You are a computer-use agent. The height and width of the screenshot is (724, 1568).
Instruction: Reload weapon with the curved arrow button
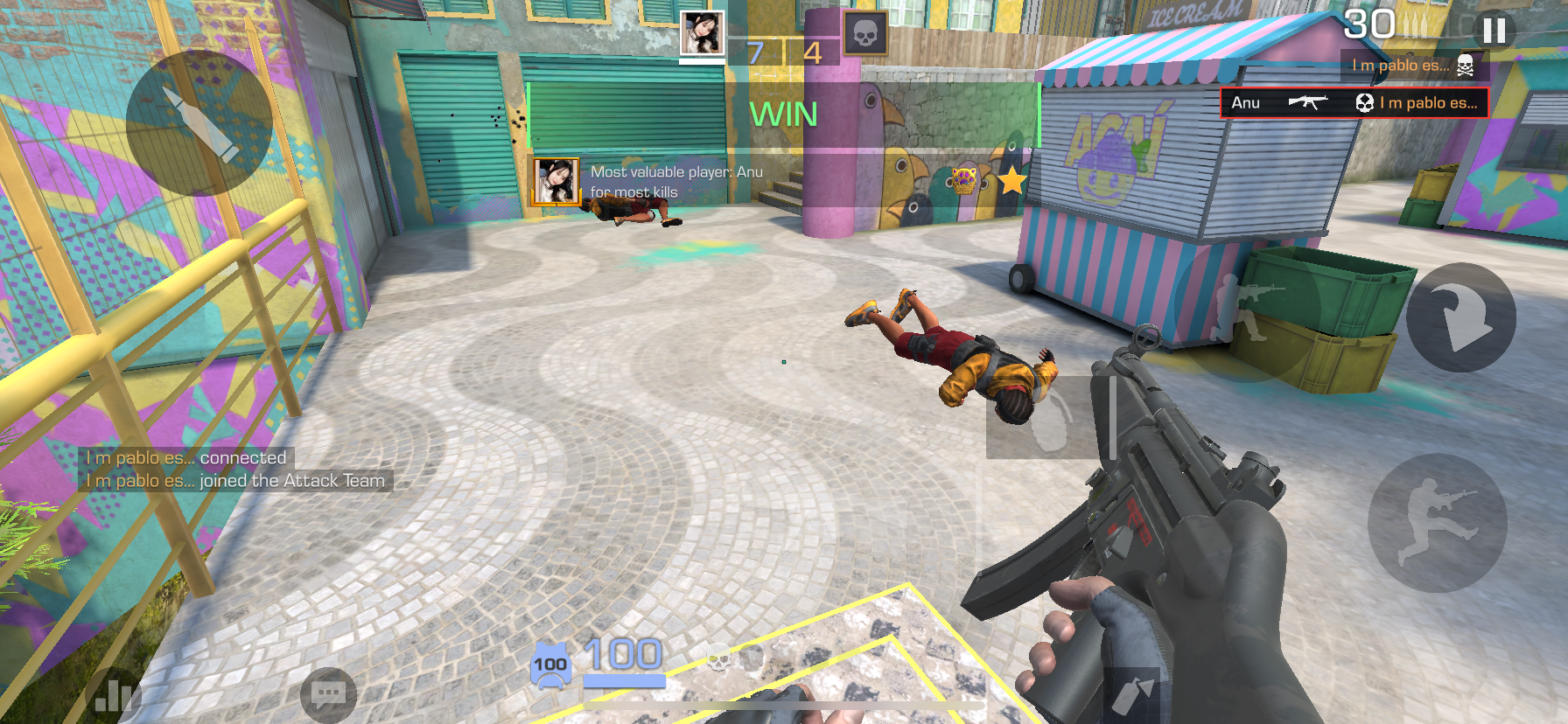[1460, 317]
